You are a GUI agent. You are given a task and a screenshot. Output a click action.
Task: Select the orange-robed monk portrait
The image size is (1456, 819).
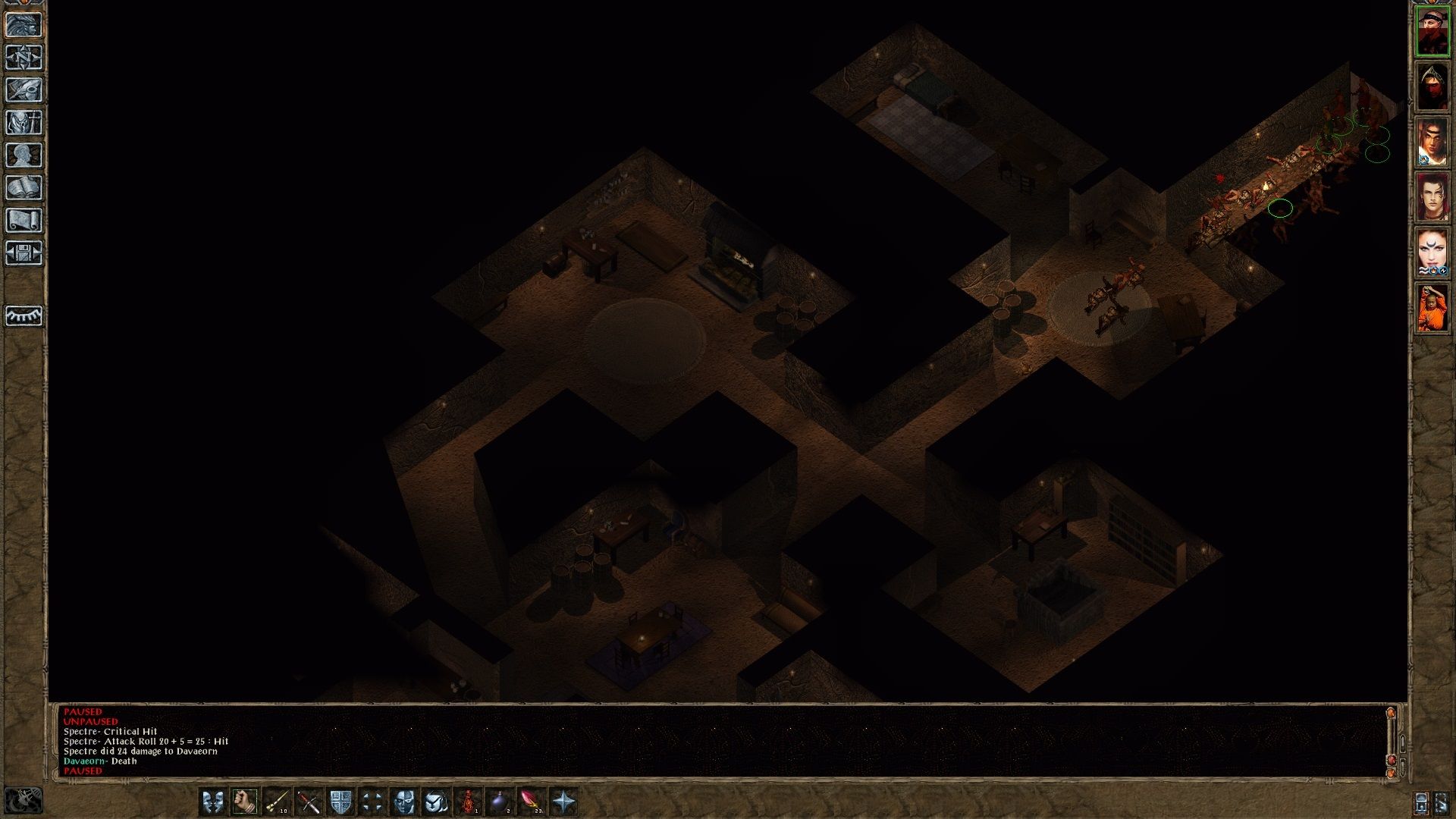[x=1432, y=309]
